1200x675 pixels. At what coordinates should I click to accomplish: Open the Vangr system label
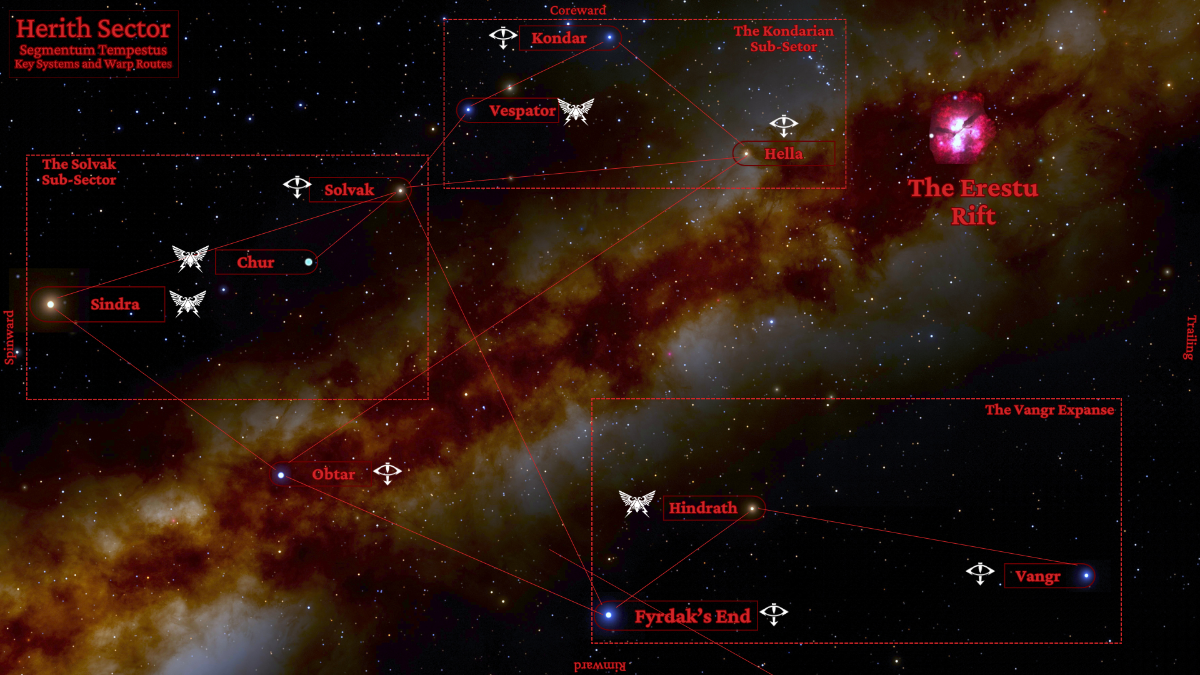pos(1037,576)
